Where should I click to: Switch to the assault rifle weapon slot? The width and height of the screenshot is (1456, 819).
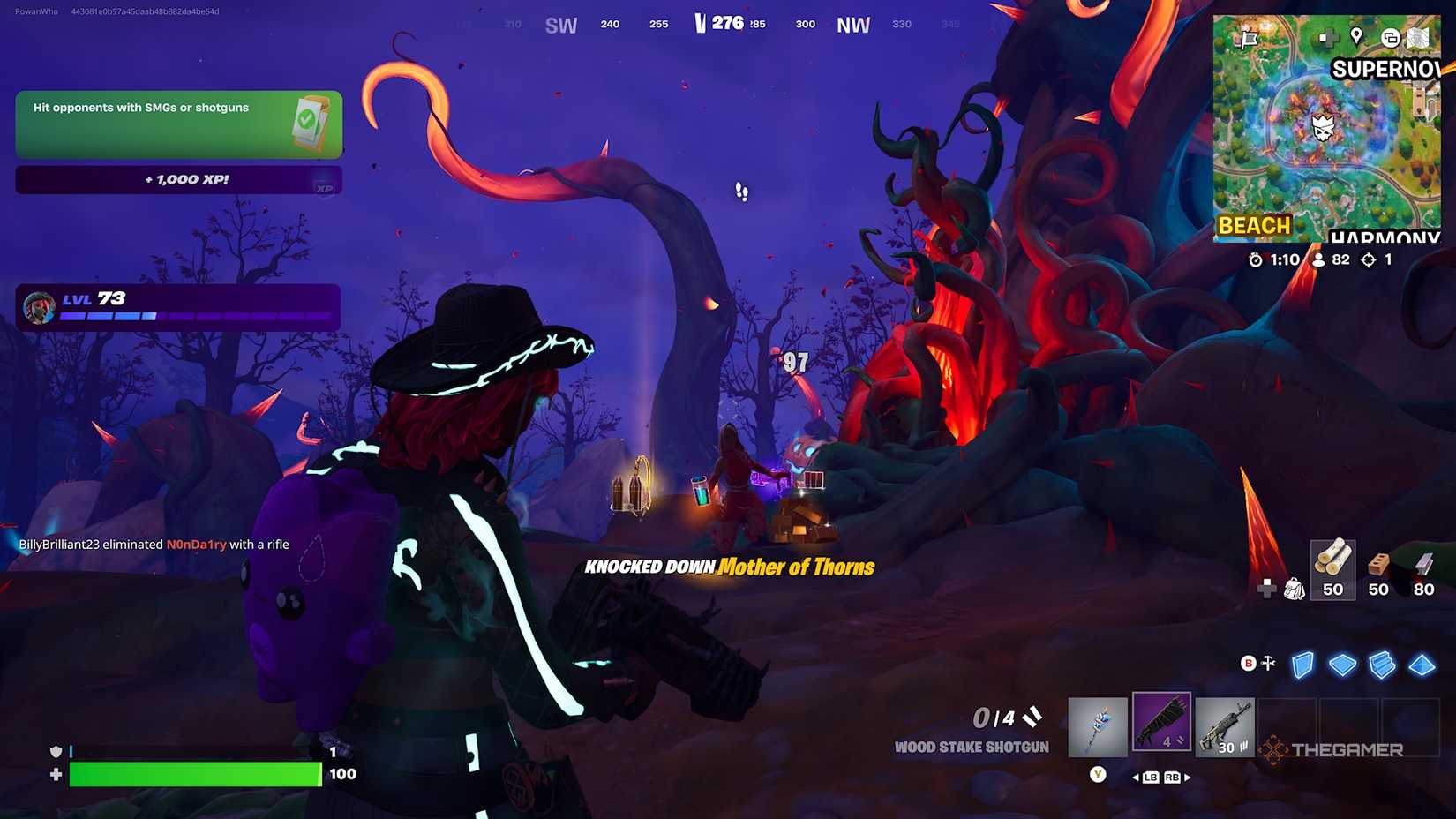[x=1225, y=725]
